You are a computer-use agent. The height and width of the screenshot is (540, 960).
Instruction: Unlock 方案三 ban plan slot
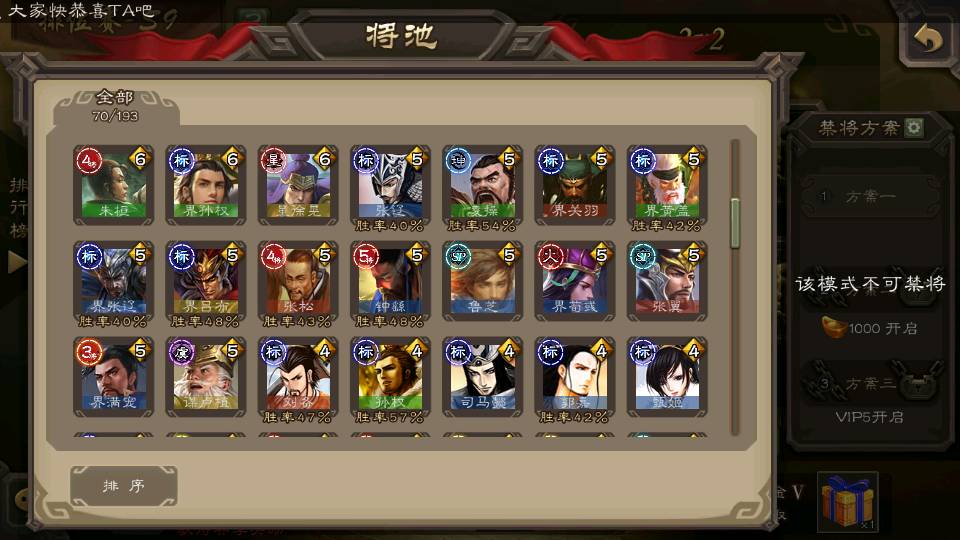(x=868, y=385)
